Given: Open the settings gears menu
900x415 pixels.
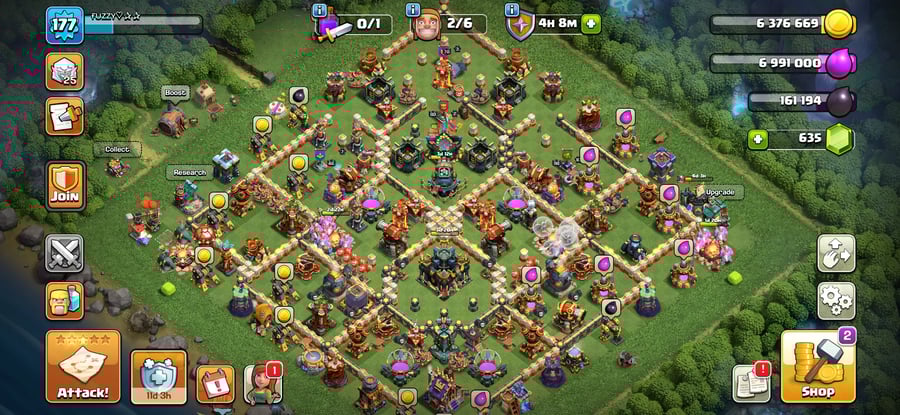Looking at the screenshot, I should 836,300.
